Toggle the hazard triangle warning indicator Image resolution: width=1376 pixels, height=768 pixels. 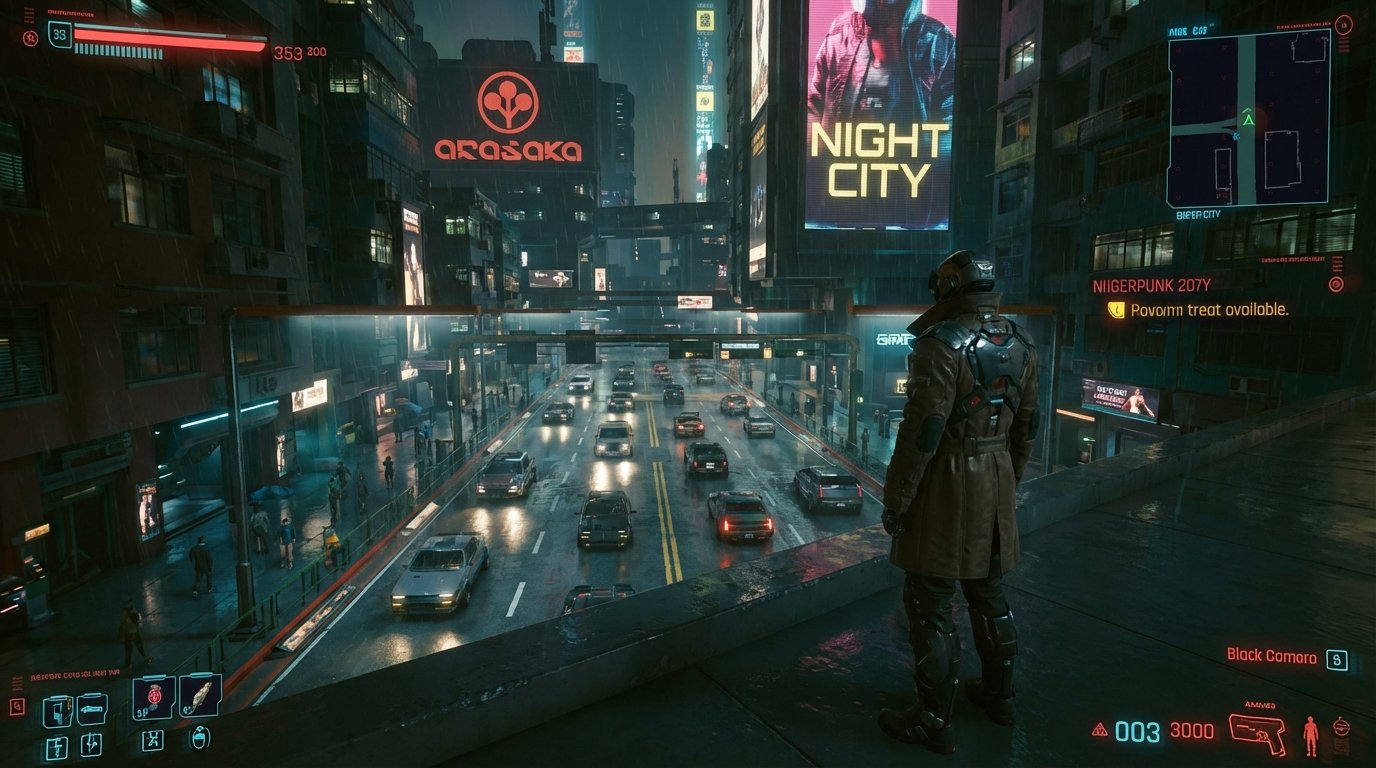click(1099, 729)
